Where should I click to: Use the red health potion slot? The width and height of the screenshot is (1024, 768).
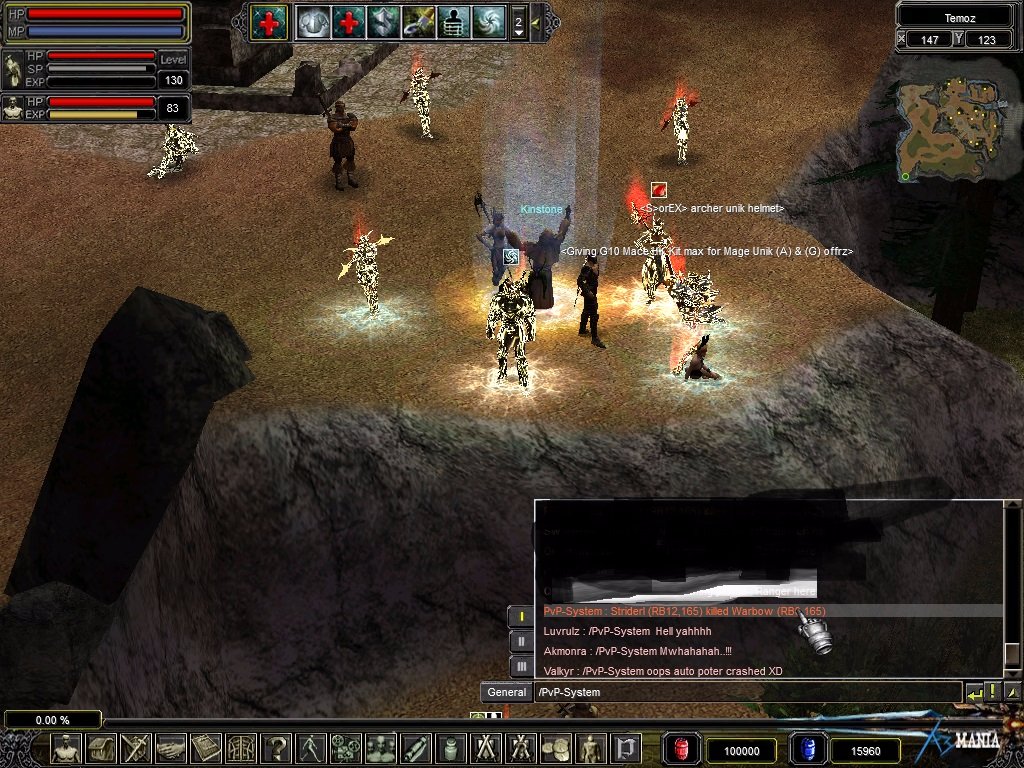681,749
